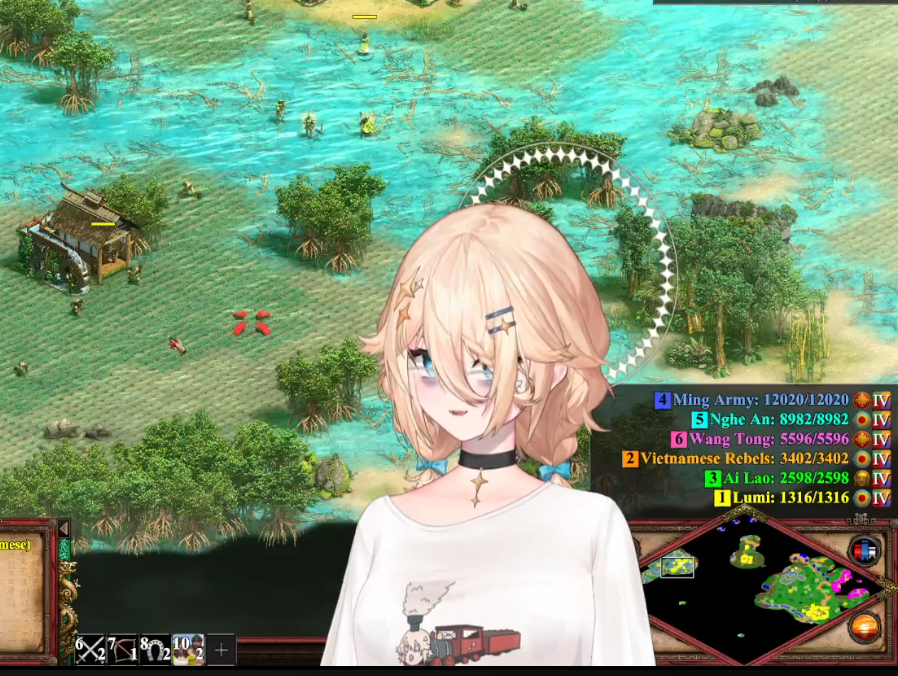Viewport: 898px width, 676px height.
Task: Add a new control group with plus button
Action: tap(222, 650)
